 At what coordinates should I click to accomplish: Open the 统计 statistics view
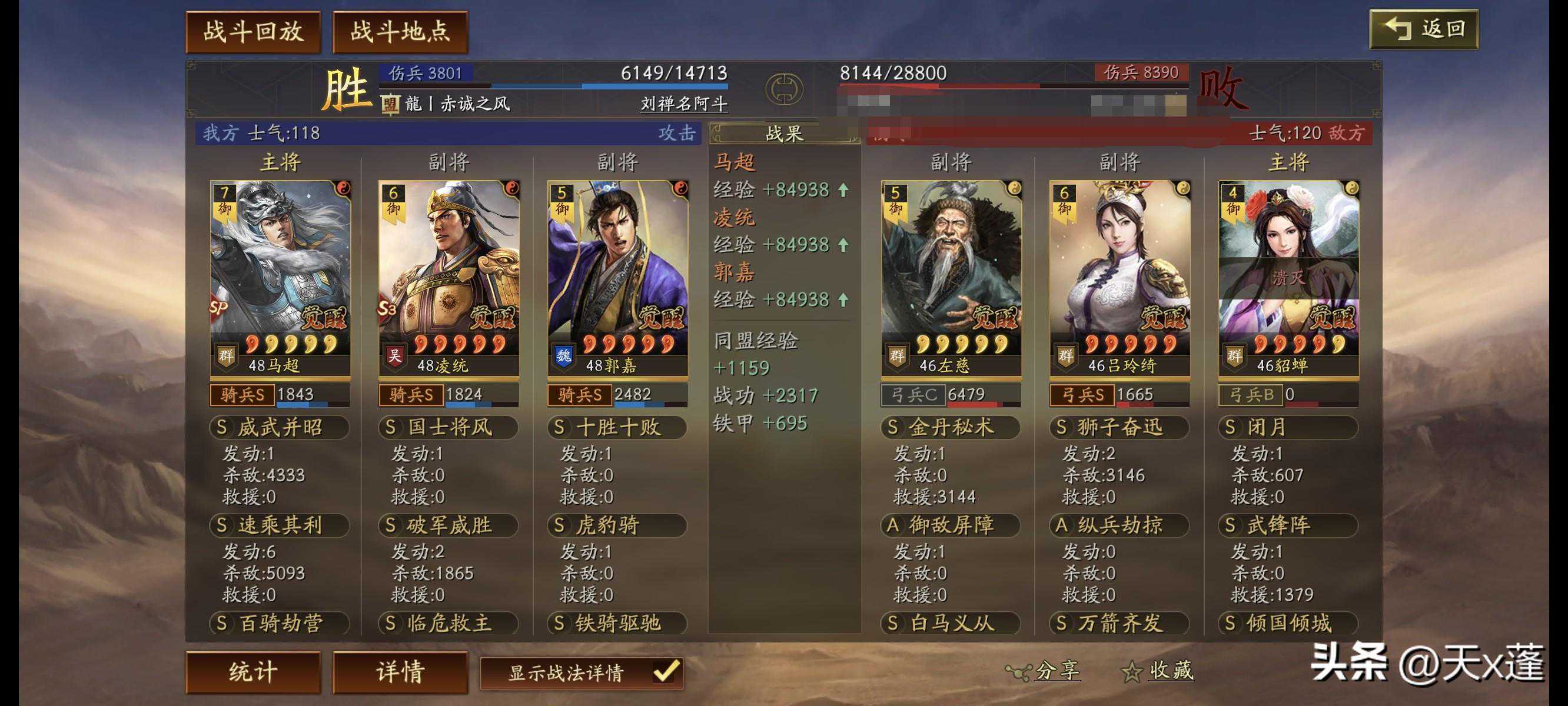(x=253, y=672)
